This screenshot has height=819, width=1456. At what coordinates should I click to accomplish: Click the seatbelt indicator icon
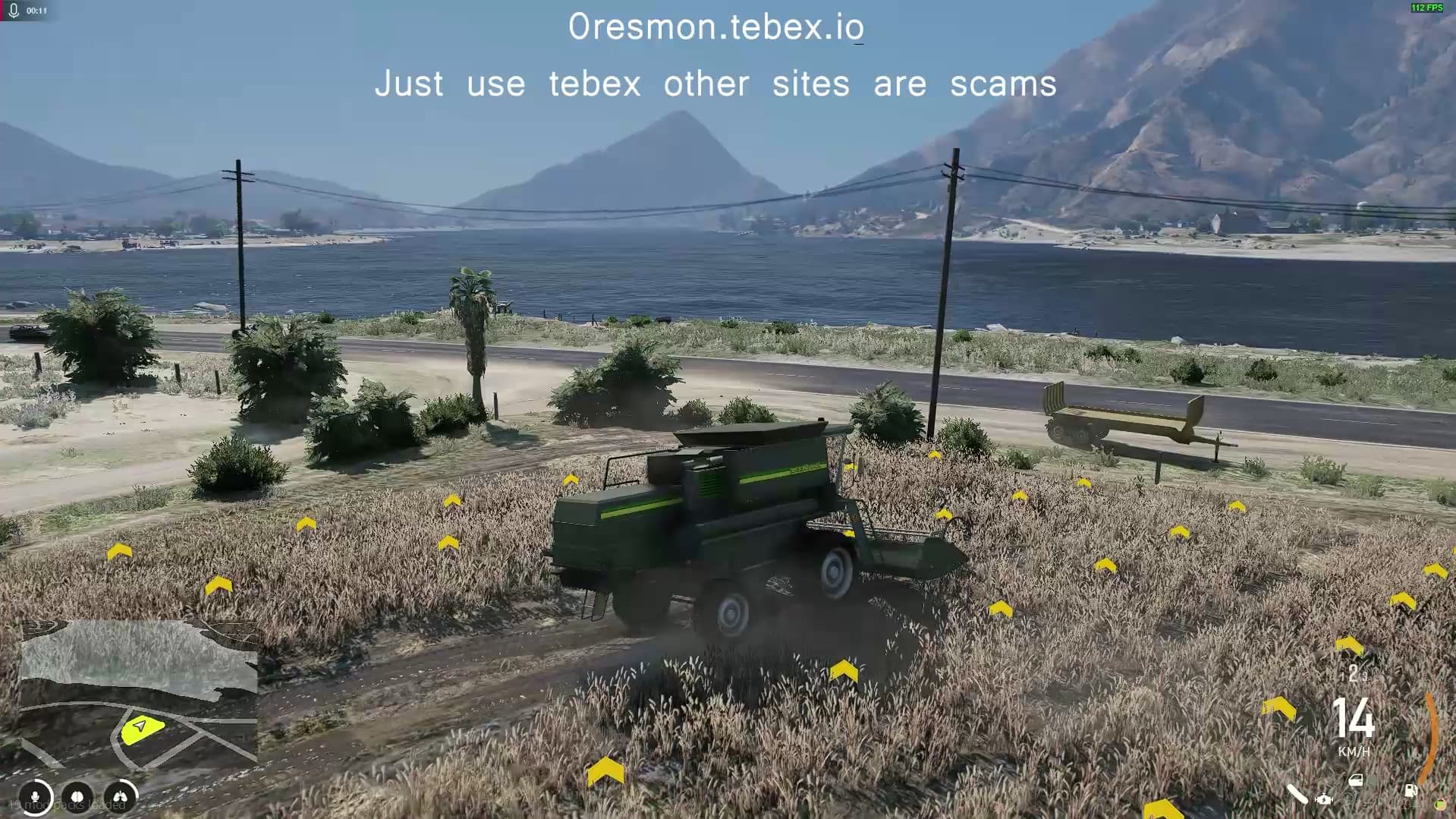[x=1297, y=795]
